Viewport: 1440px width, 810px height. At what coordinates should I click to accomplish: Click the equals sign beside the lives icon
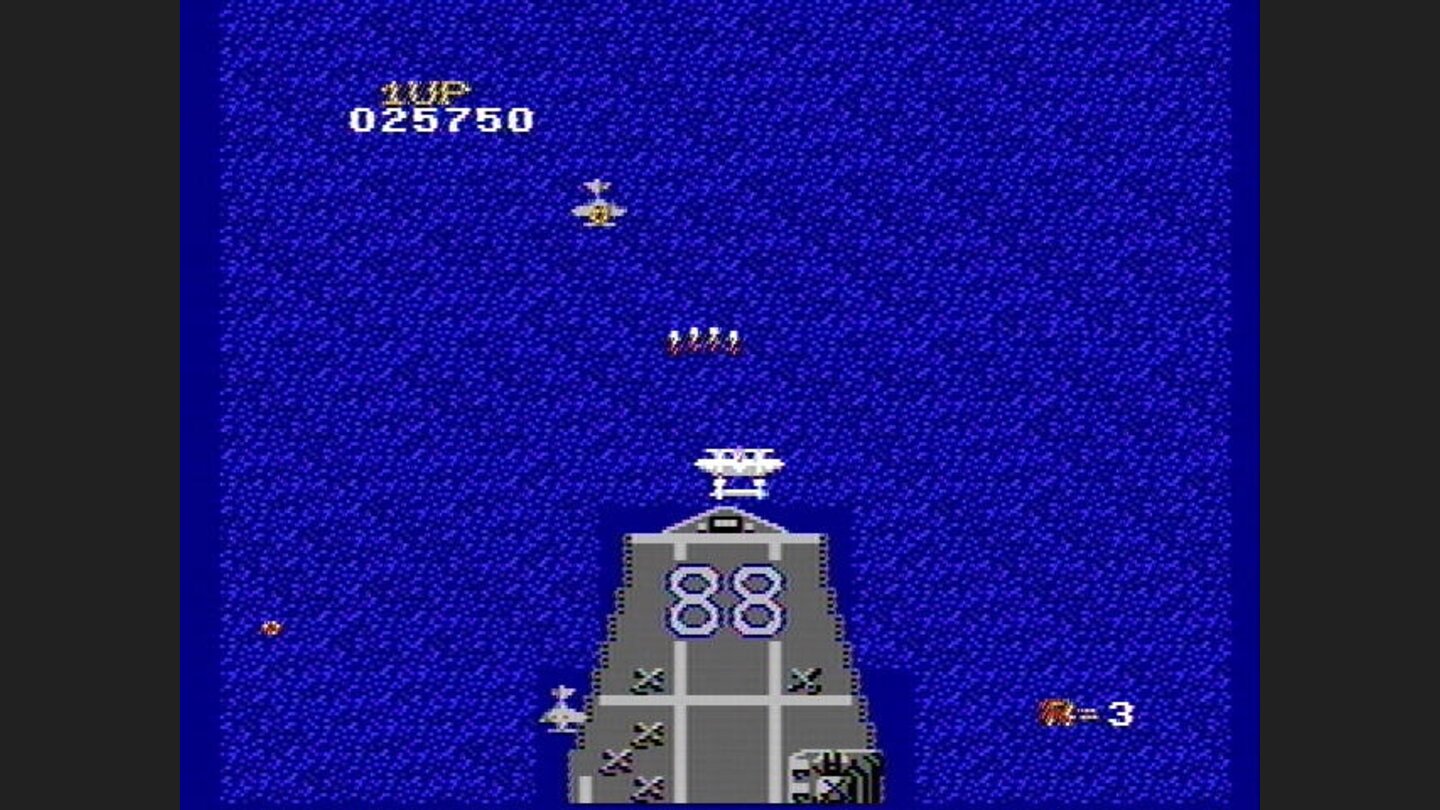coord(1090,712)
